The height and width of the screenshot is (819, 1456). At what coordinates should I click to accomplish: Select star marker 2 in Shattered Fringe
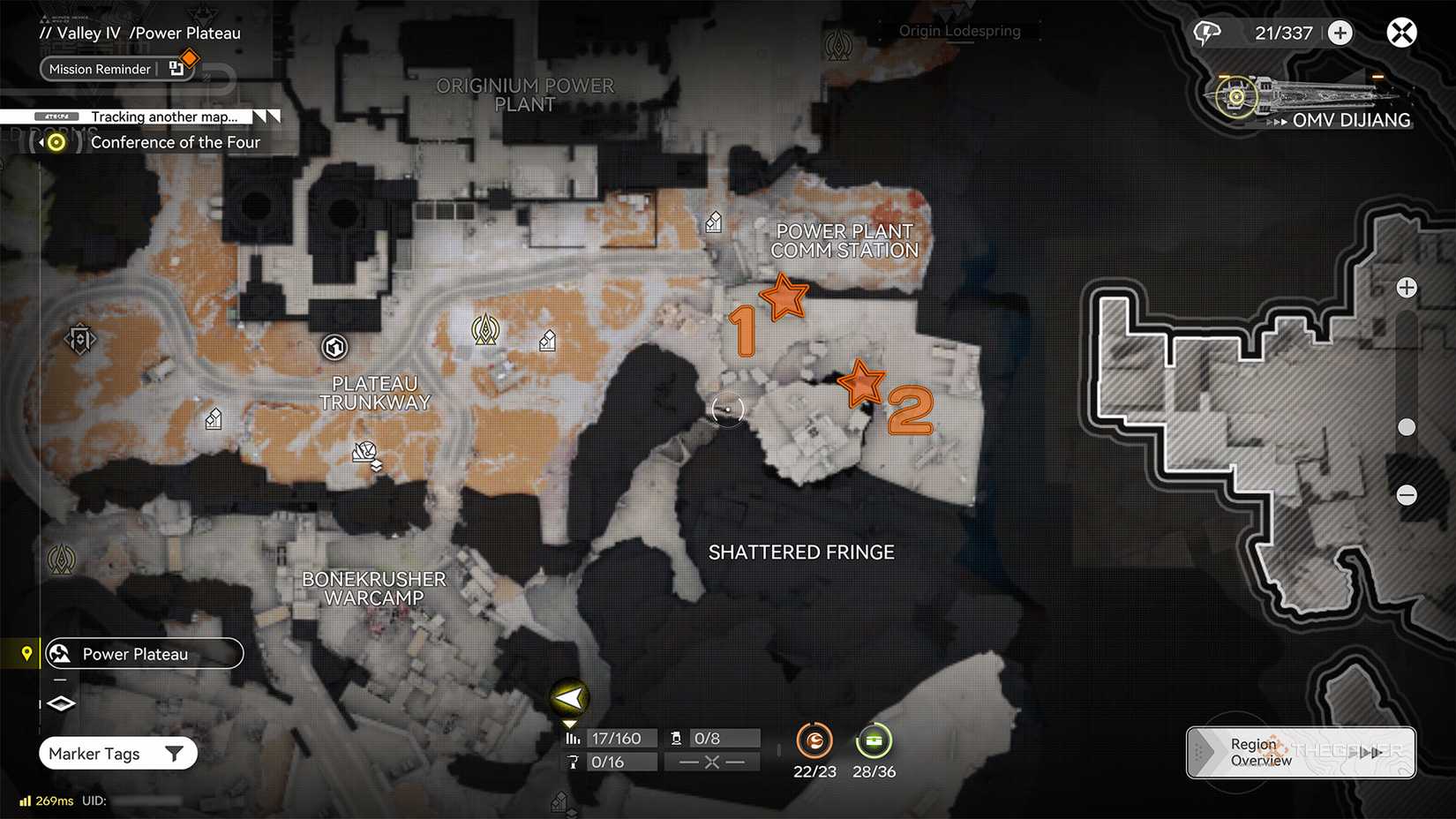862,383
